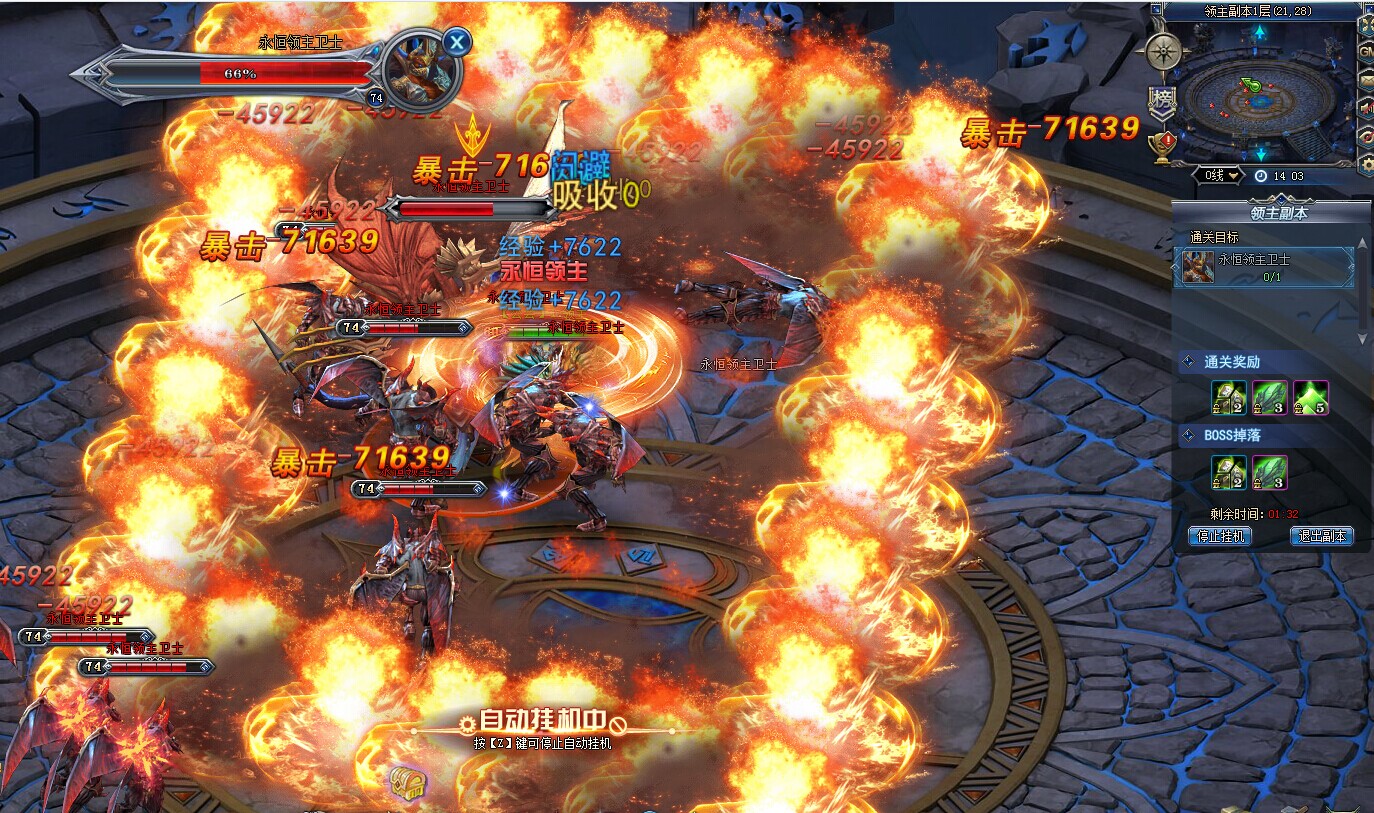The width and height of the screenshot is (1374, 813).
Task: Exit dungeon with 退出副本 button
Action: pyautogui.click(x=1320, y=536)
